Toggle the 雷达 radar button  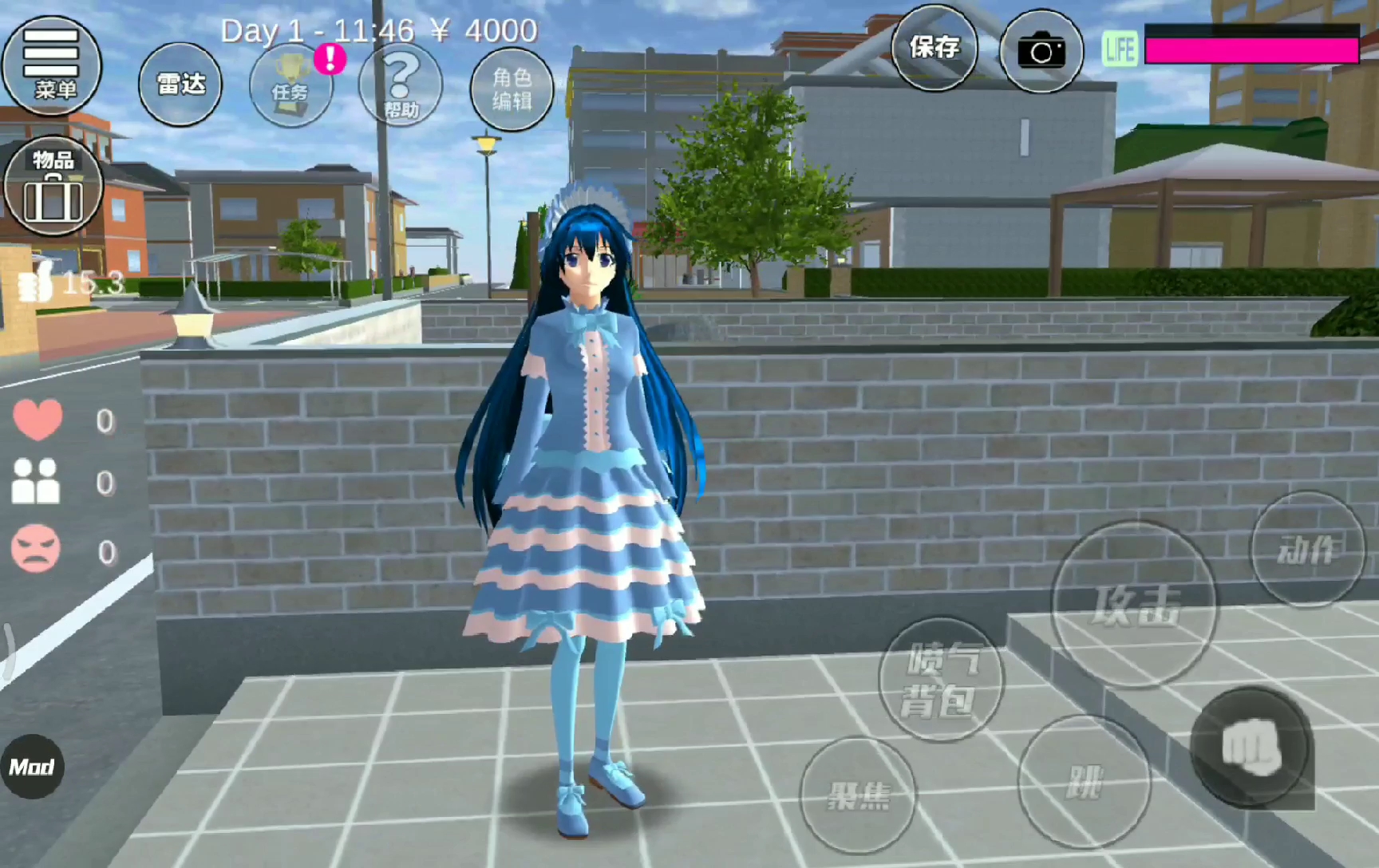(180, 84)
